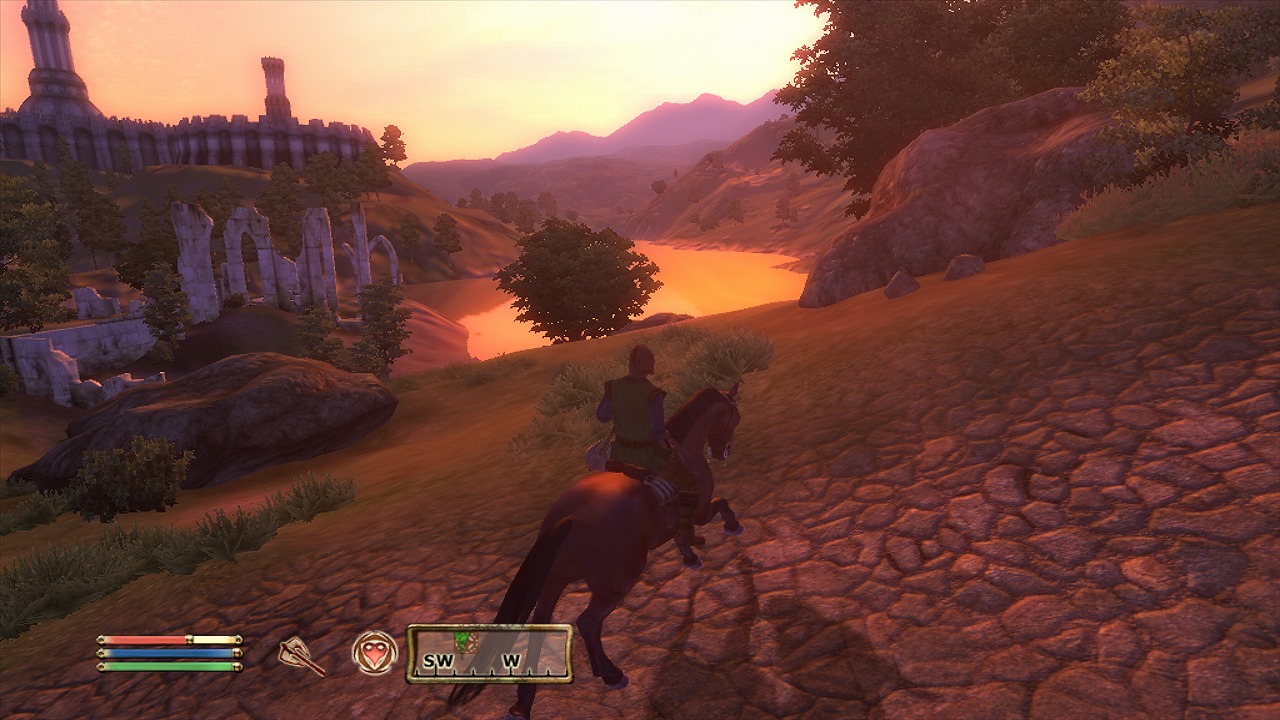The width and height of the screenshot is (1280, 720).
Task: Select the heart-shaped active spell icon
Action: coord(375,653)
